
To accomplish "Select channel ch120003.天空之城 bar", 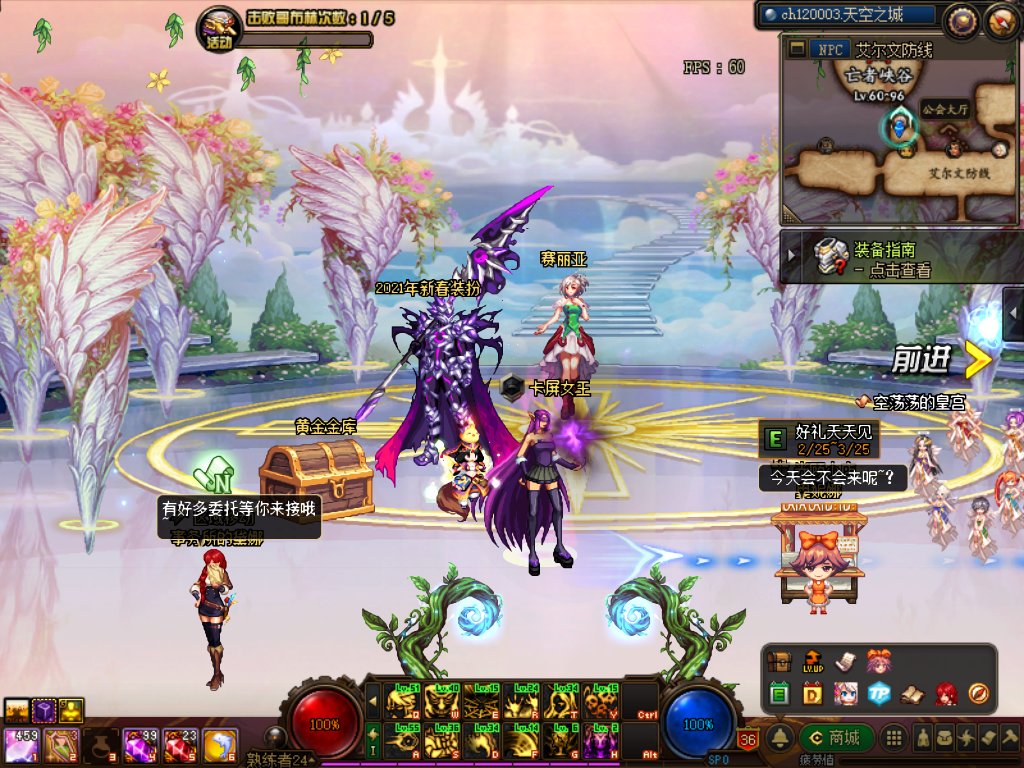I will pos(848,15).
